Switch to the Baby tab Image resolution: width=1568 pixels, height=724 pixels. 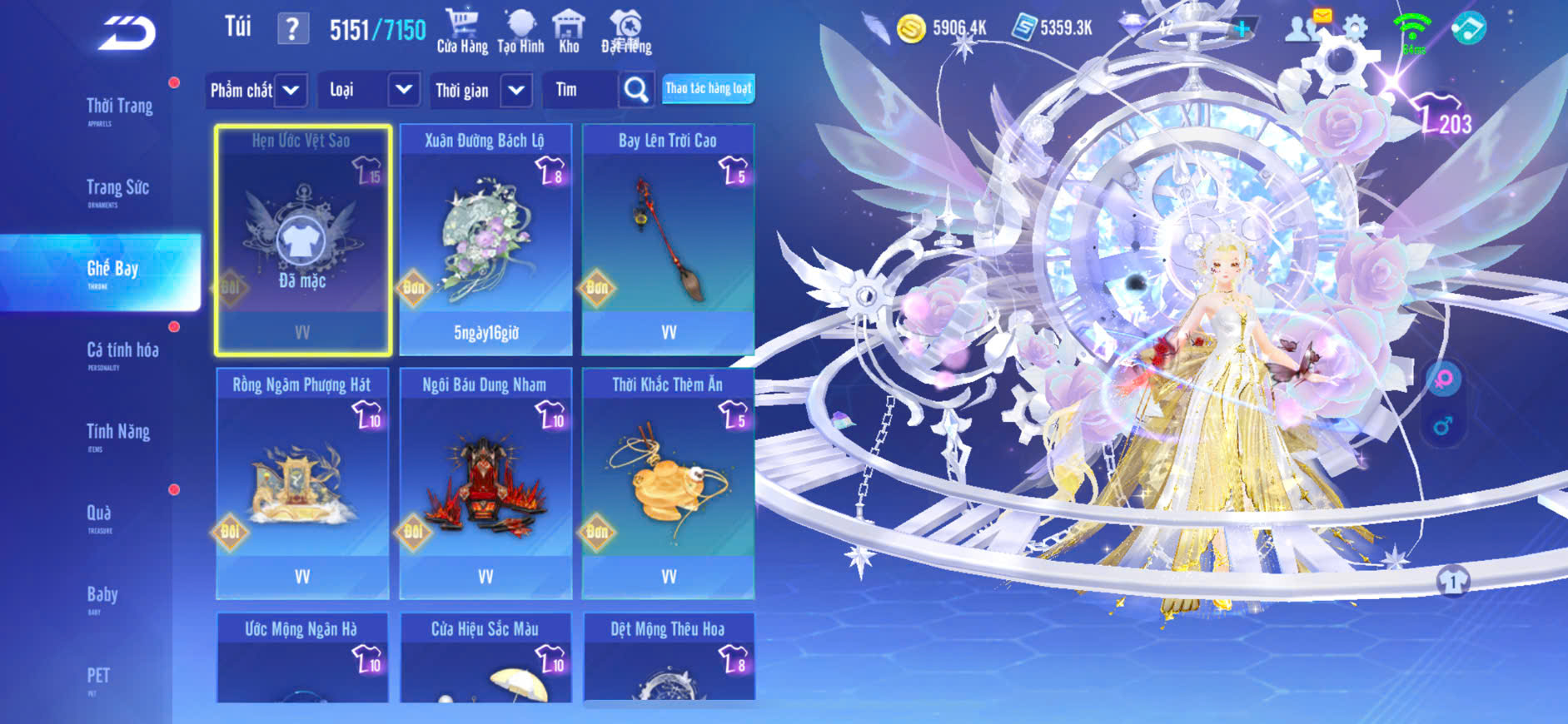[x=102, y=596]
